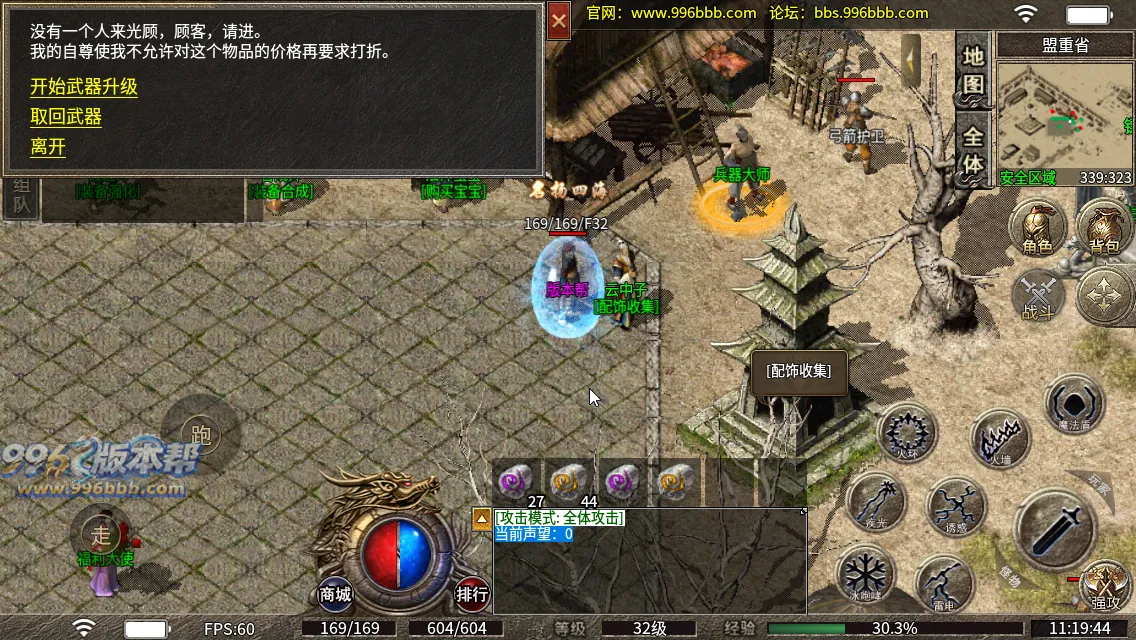Image resolution: width=1136 pixels, height=640 pixels.
Task: Select the 取回武器 dialog option
Action: pos(66,117)
